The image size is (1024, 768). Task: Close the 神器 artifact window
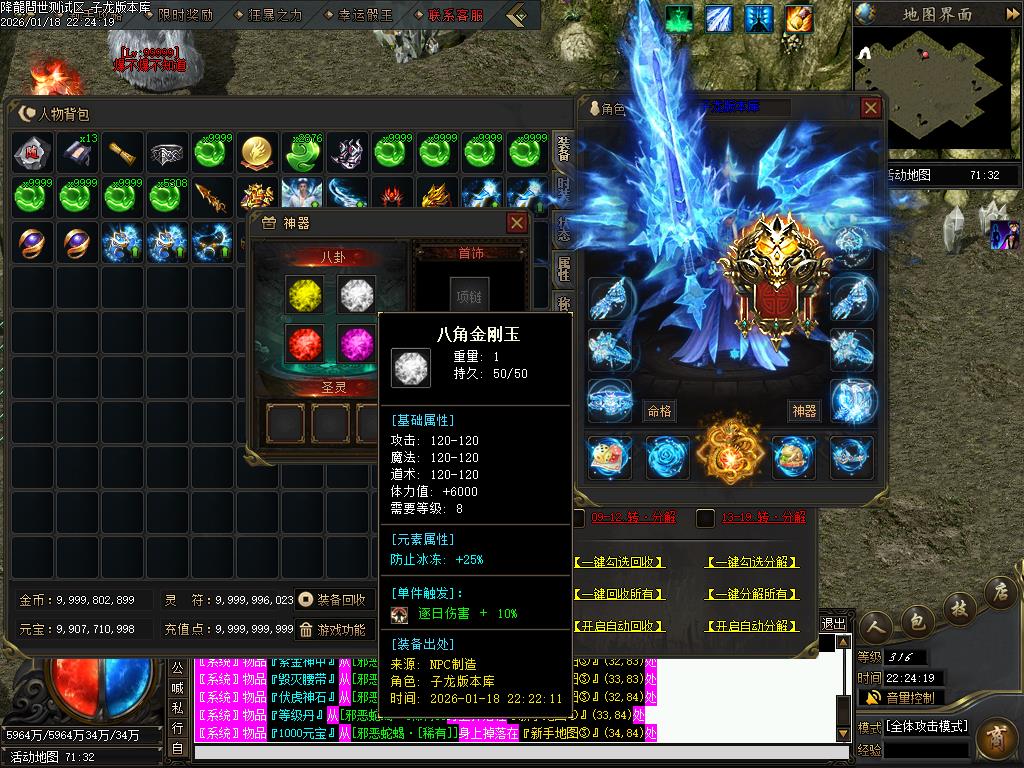[x=517, y=222]
